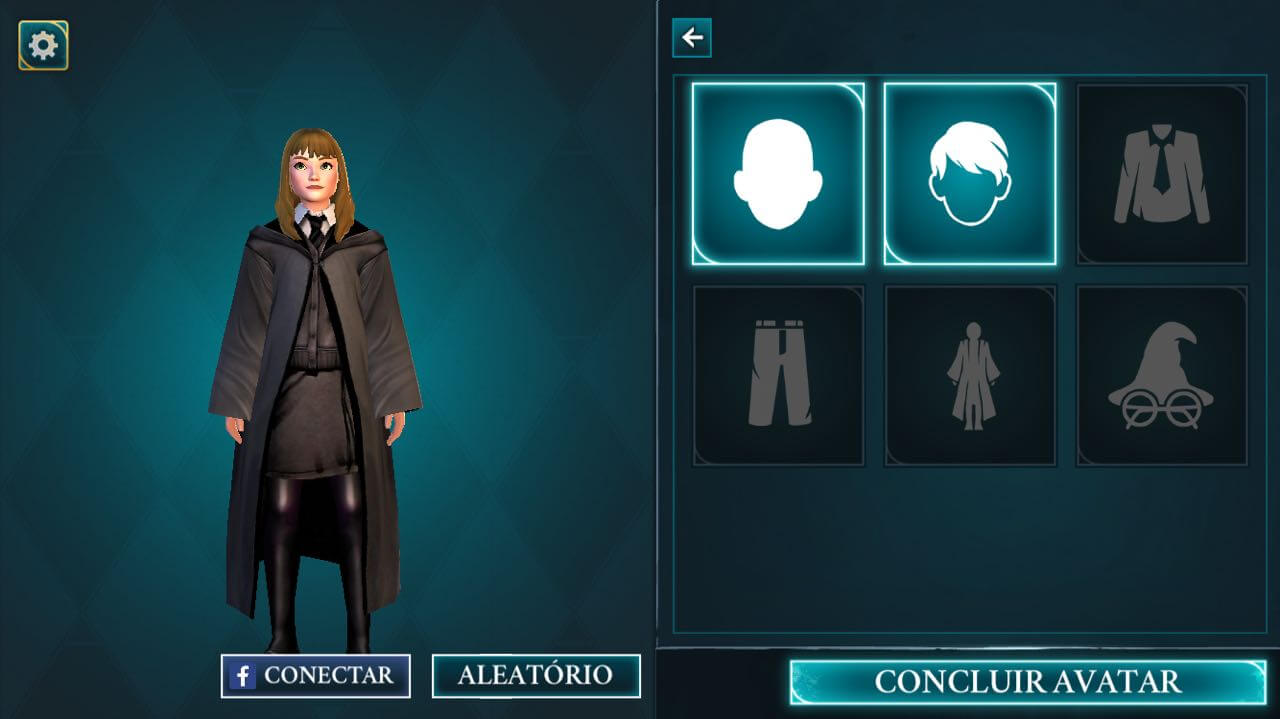The height and width of the screenshot is (719, 1280).
Task: Click the Conectar Facebook button
Action: pyautogui.click(x=316, y=676)
